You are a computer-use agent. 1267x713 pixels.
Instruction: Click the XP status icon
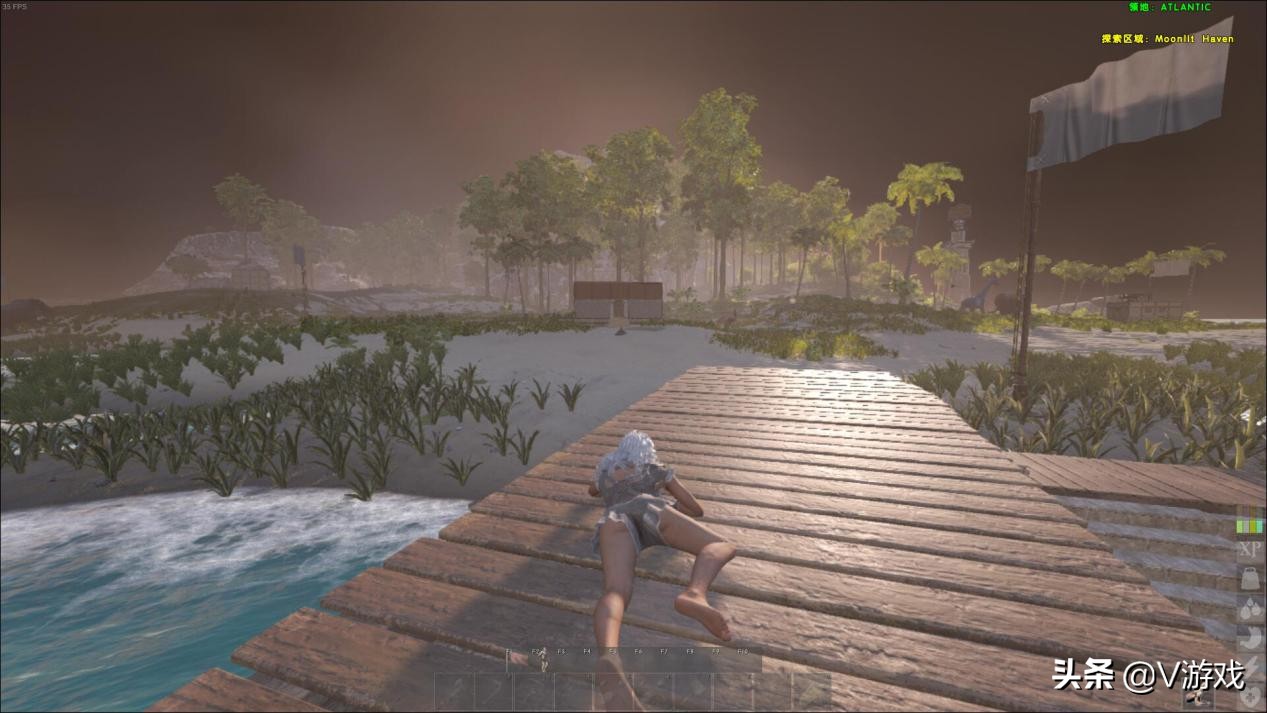point(1249,550)
